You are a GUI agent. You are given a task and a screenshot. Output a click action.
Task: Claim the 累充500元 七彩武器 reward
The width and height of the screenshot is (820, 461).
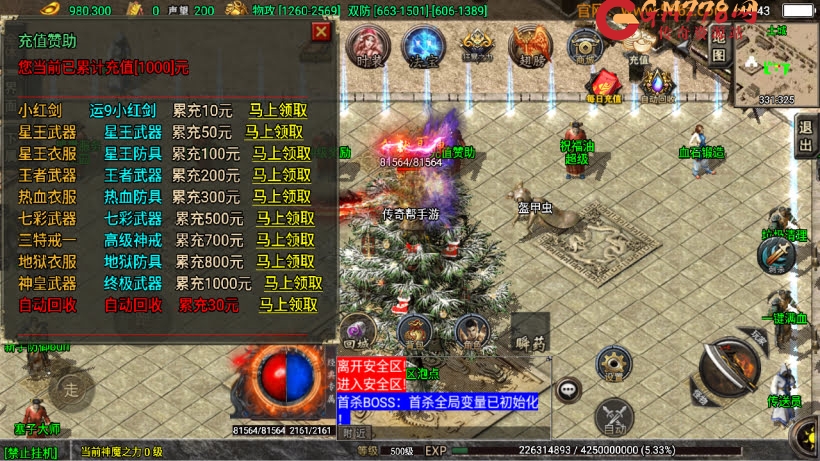point(286,218)
